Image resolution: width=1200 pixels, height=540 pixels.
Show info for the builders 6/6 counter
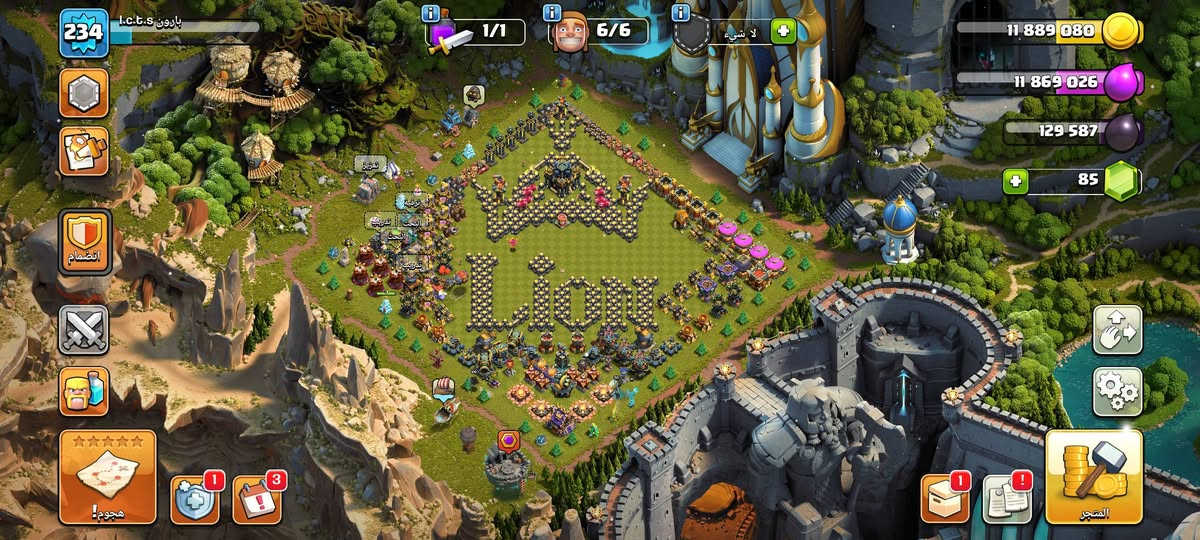[551, 13]
